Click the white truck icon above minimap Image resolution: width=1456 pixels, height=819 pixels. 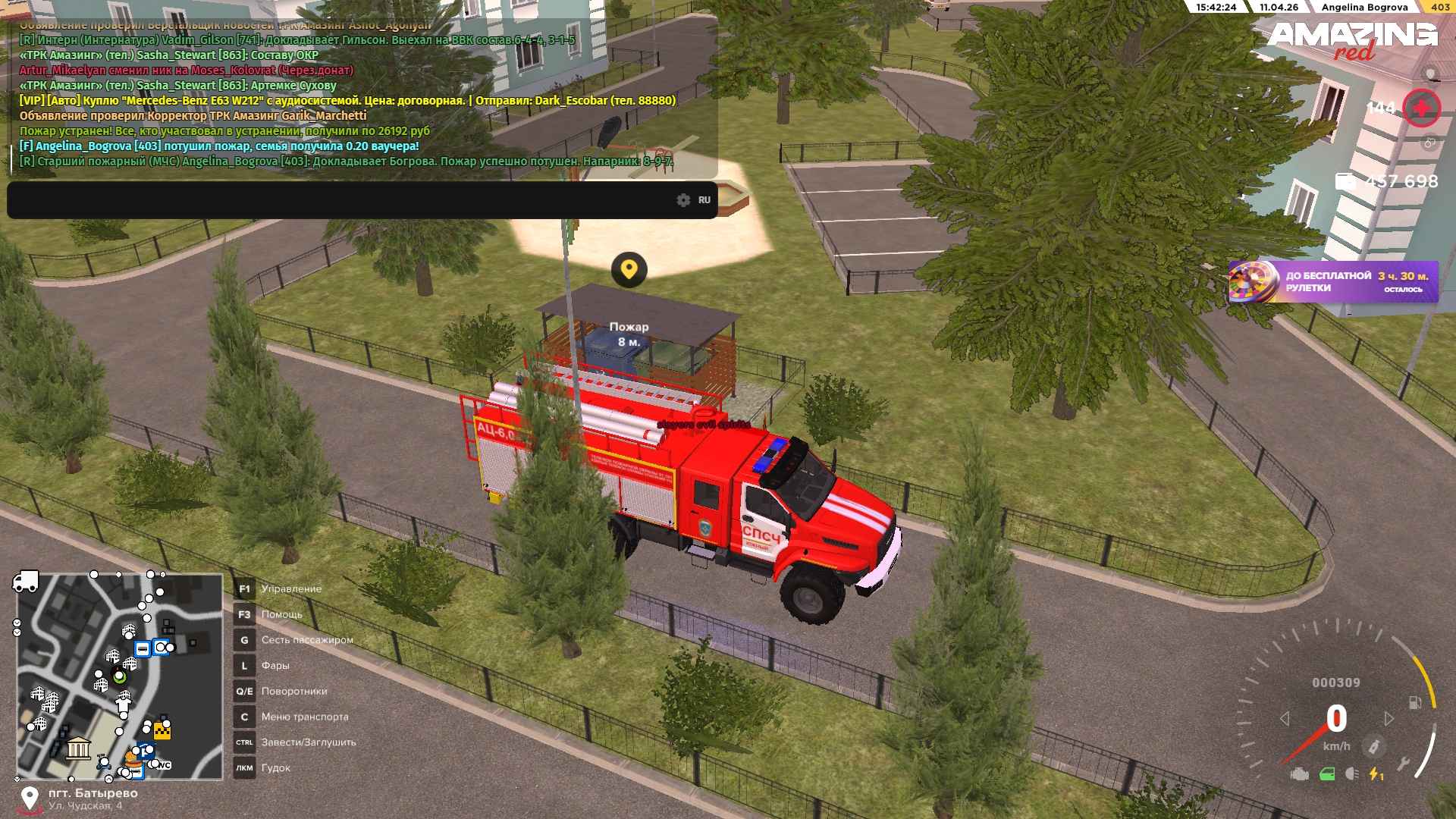[x=25, y=582]
